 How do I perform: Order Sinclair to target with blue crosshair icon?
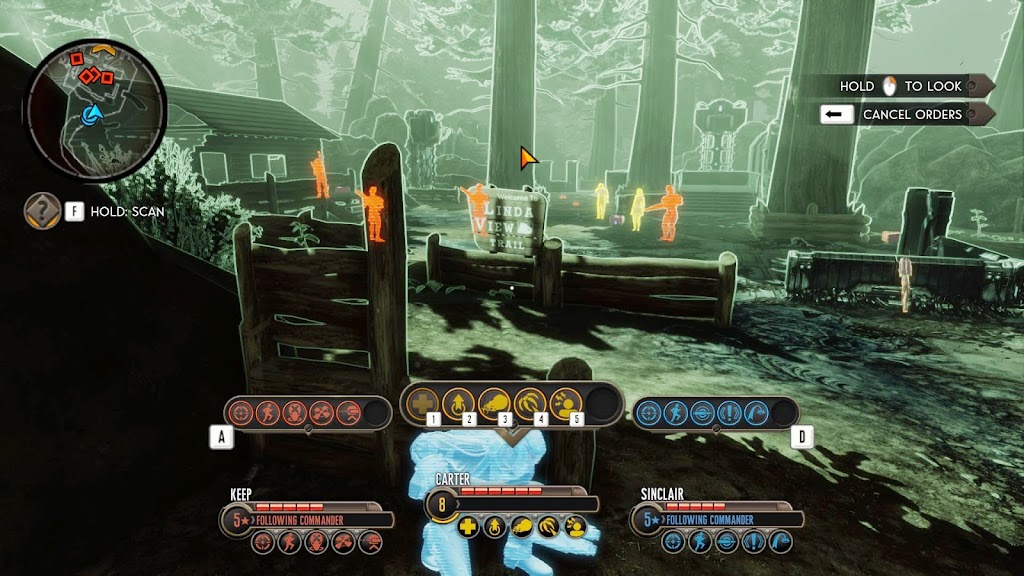pyautogui.click(x=649, y=412)
